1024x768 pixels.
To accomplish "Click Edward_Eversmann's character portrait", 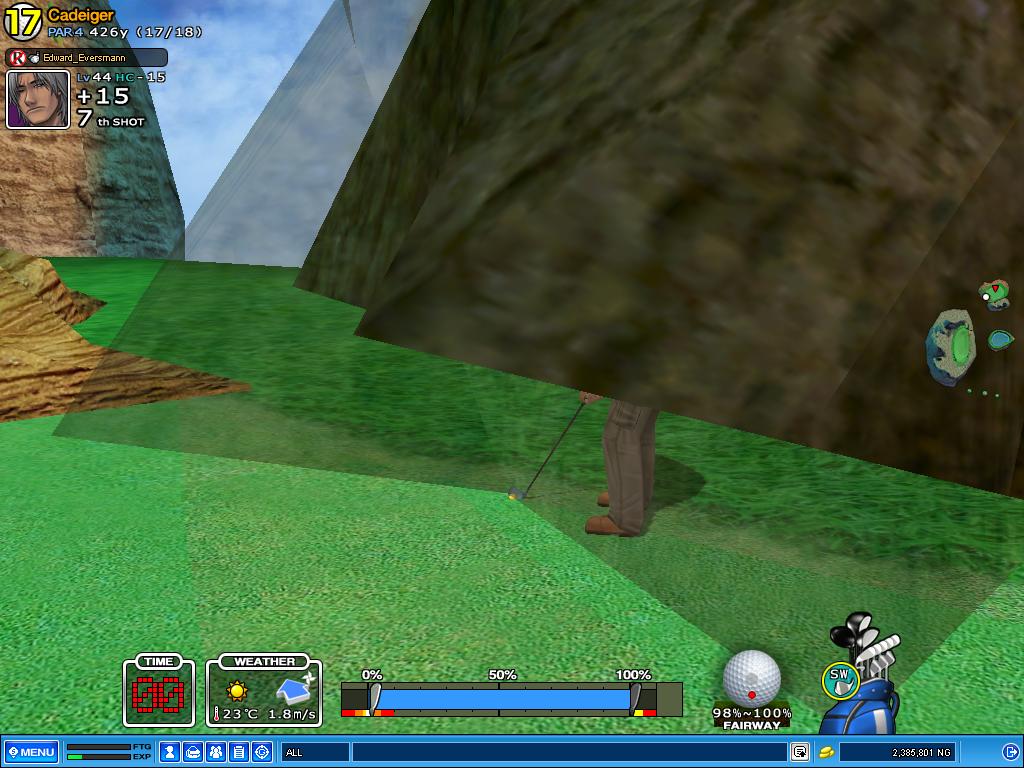I will tap(38, 100).
